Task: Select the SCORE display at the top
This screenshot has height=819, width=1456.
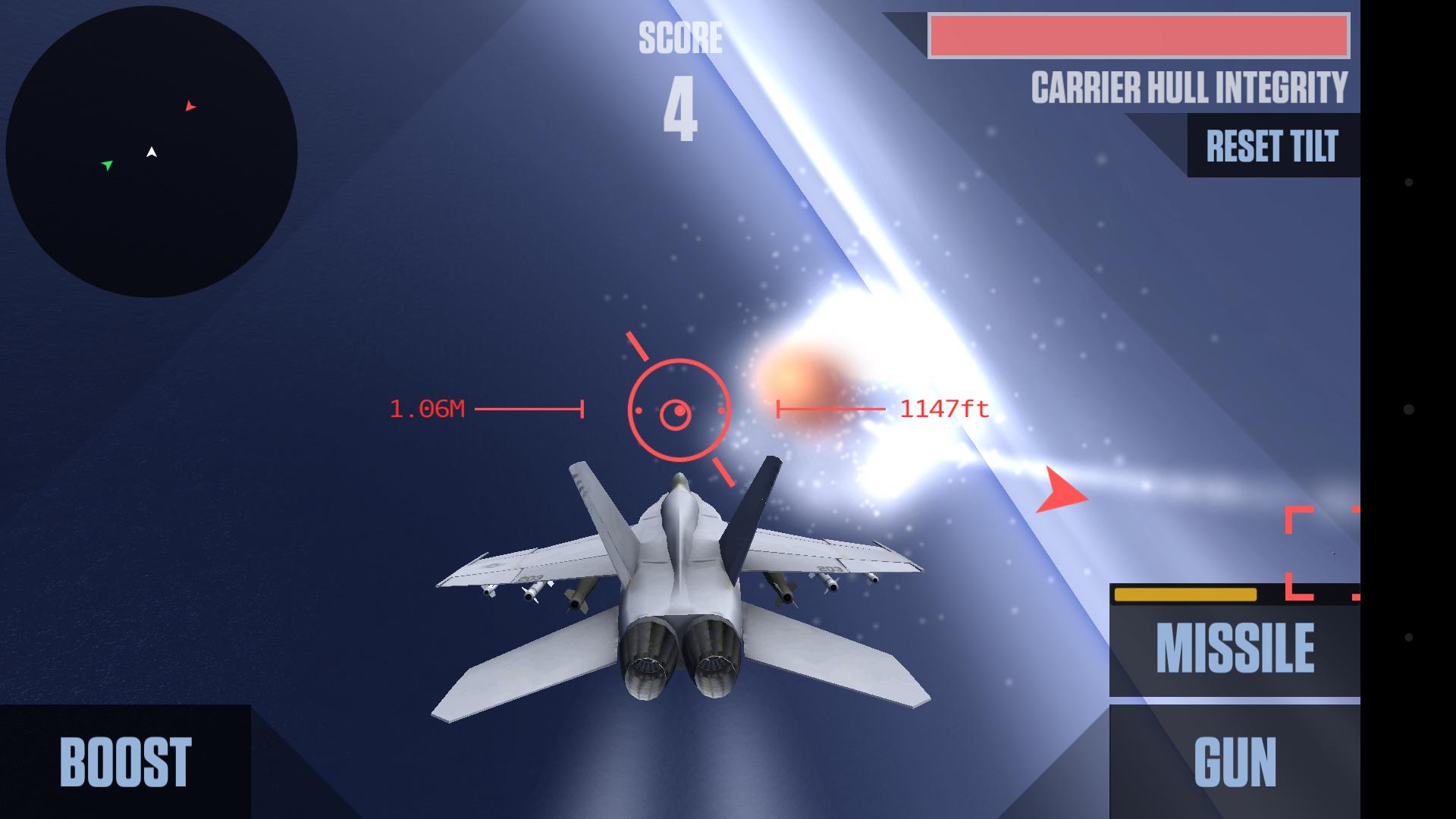Action: 680,76
